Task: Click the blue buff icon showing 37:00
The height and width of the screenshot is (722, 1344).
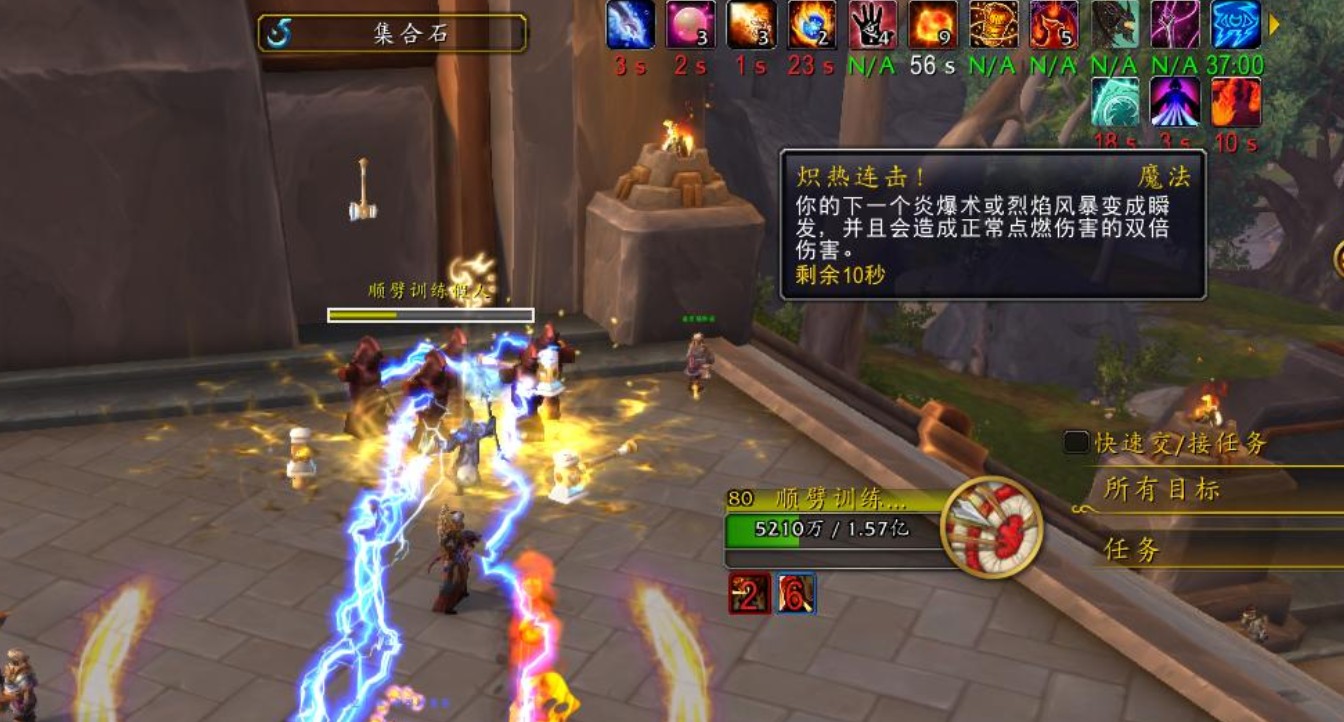Action: point(1236,25)
